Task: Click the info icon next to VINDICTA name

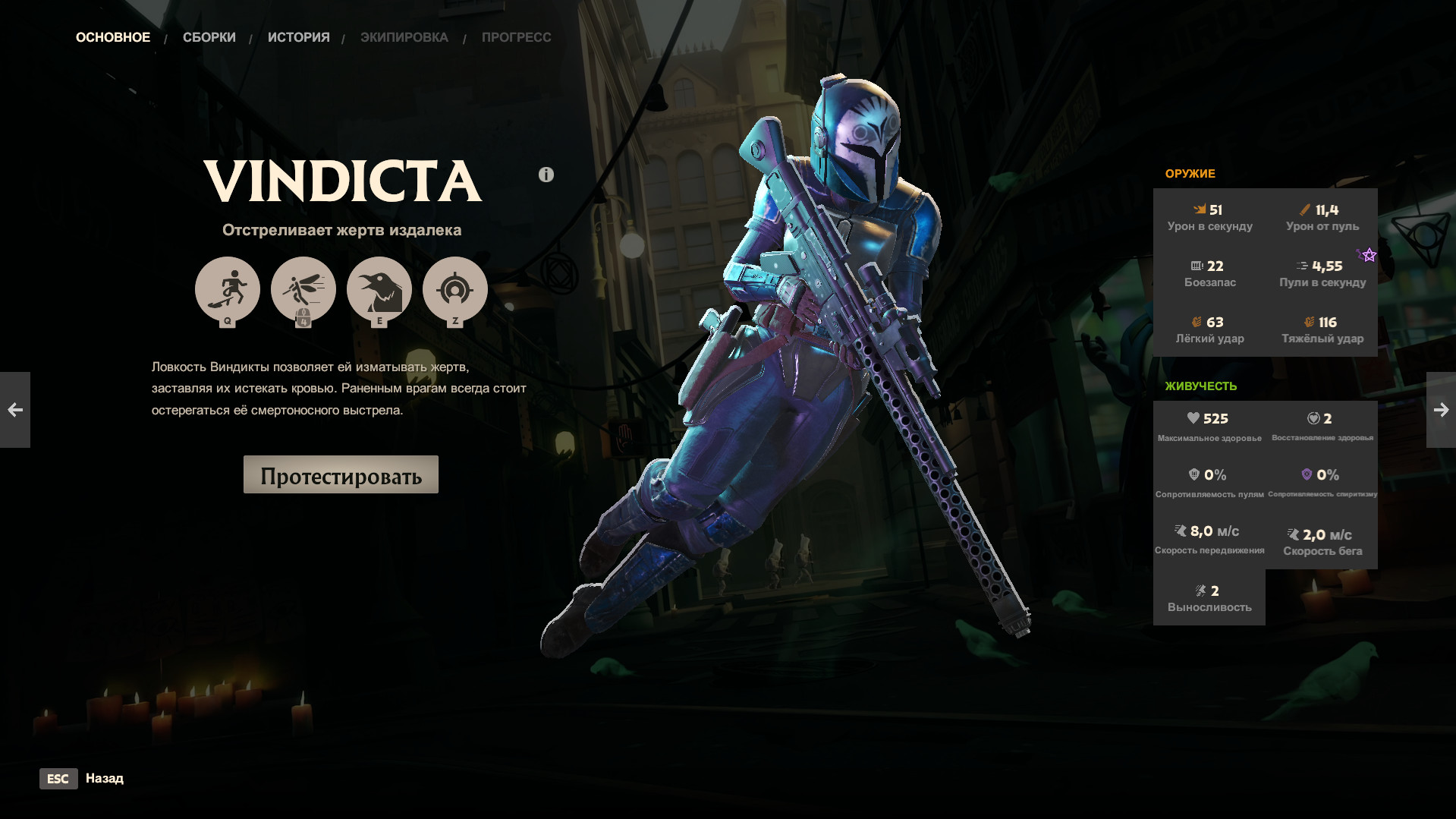Action: coord(545,174)
